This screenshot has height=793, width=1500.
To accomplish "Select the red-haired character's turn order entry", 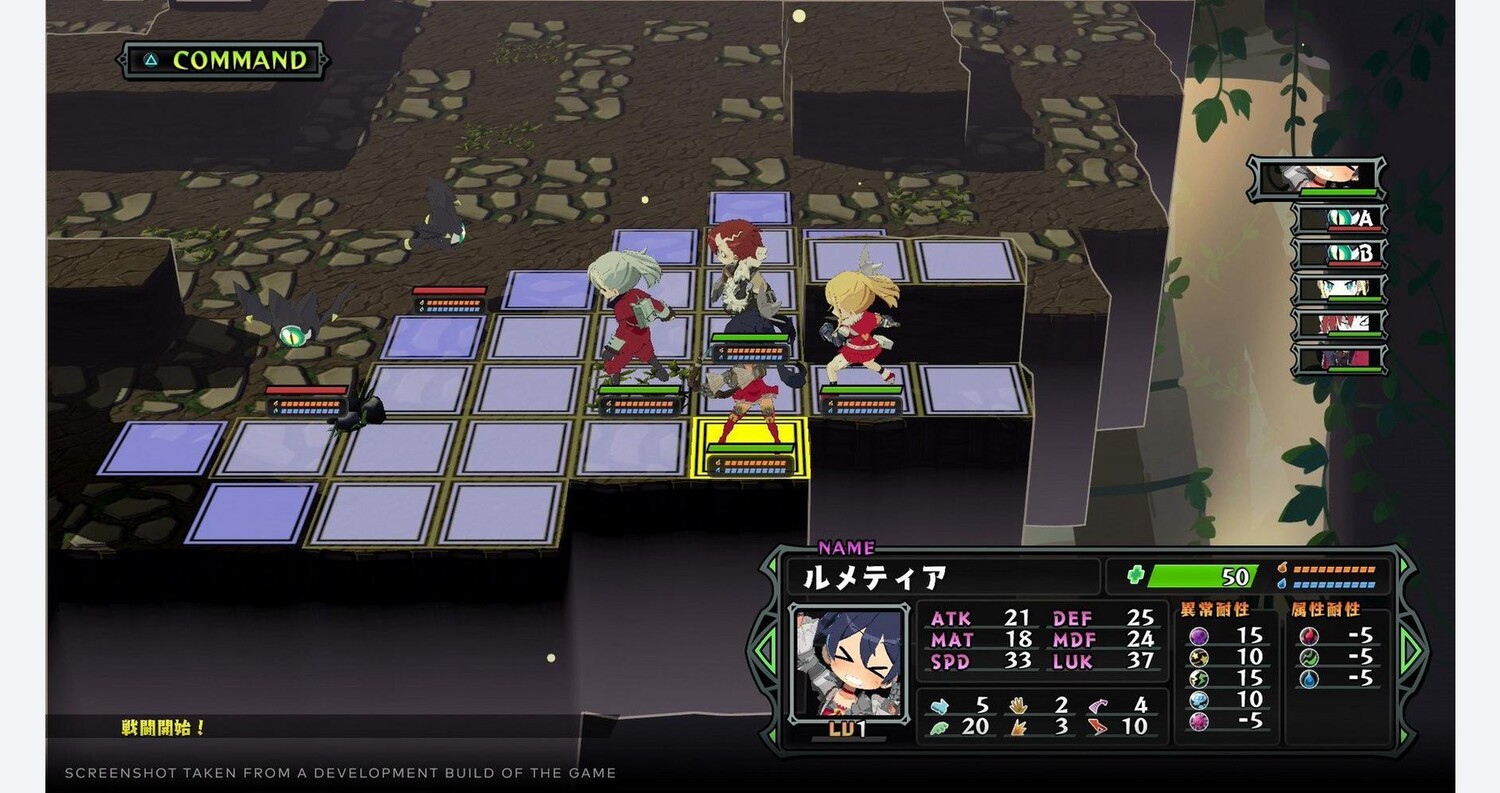I will tap(1340, 324).
